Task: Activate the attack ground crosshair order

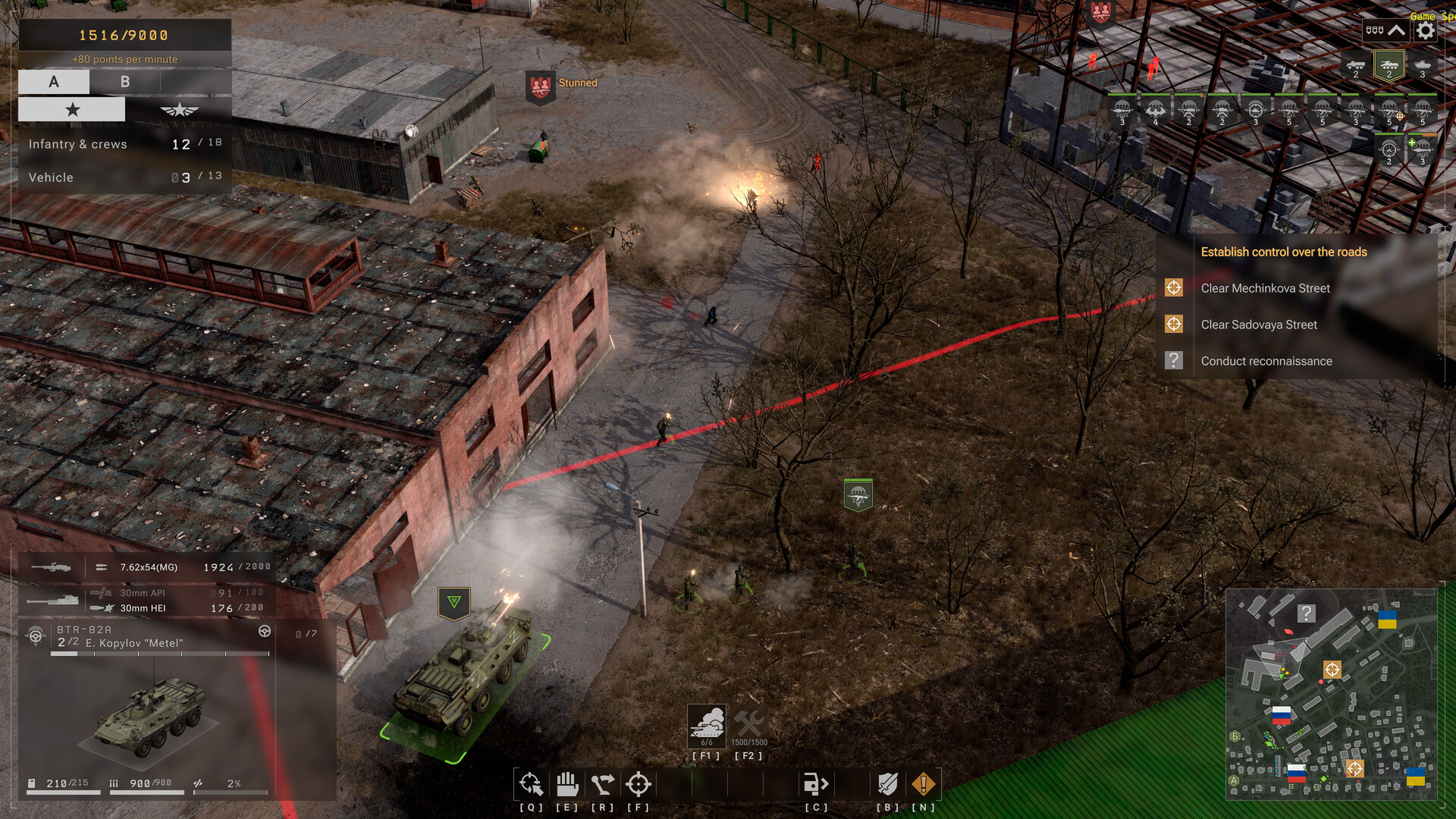Action: [638, 783]
